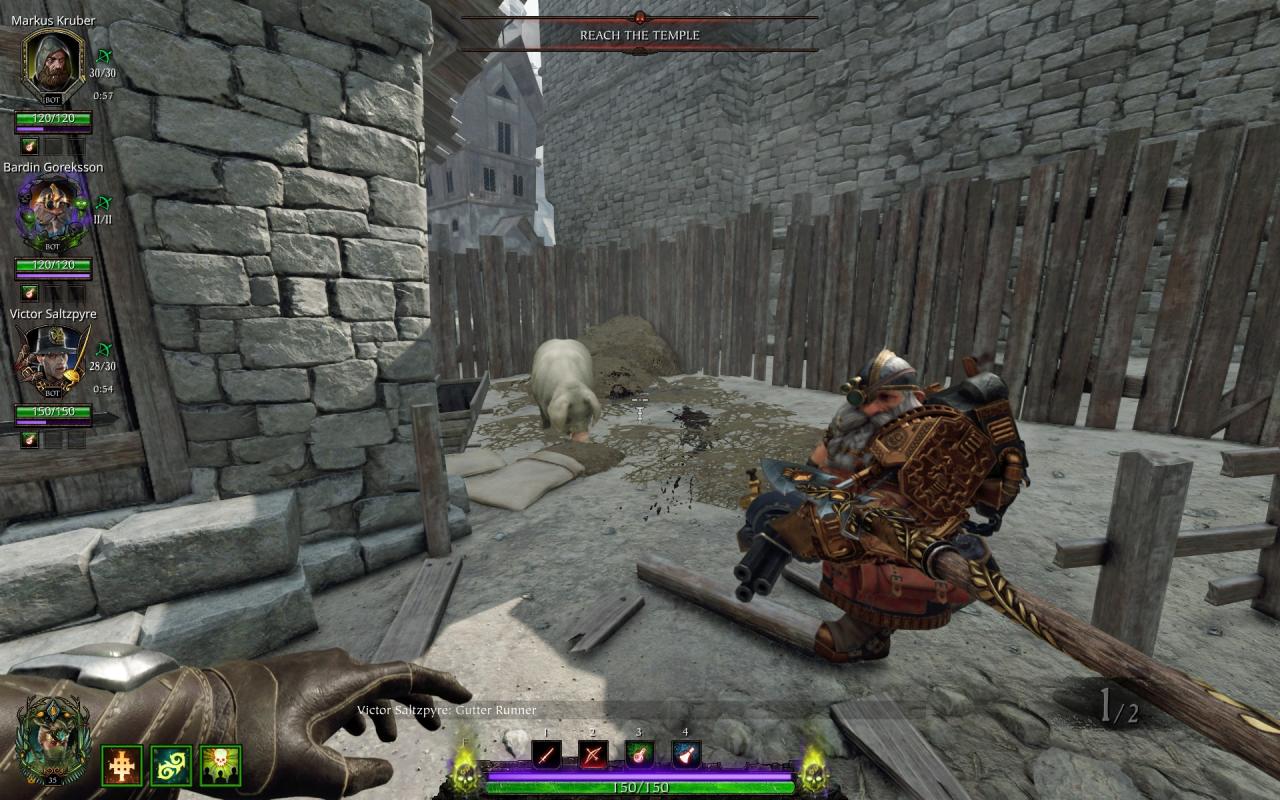The image size is (1280, 800).
Task: Click the skull and crowd buff icon
Action: pyautogui.click(x=220, y=766)
